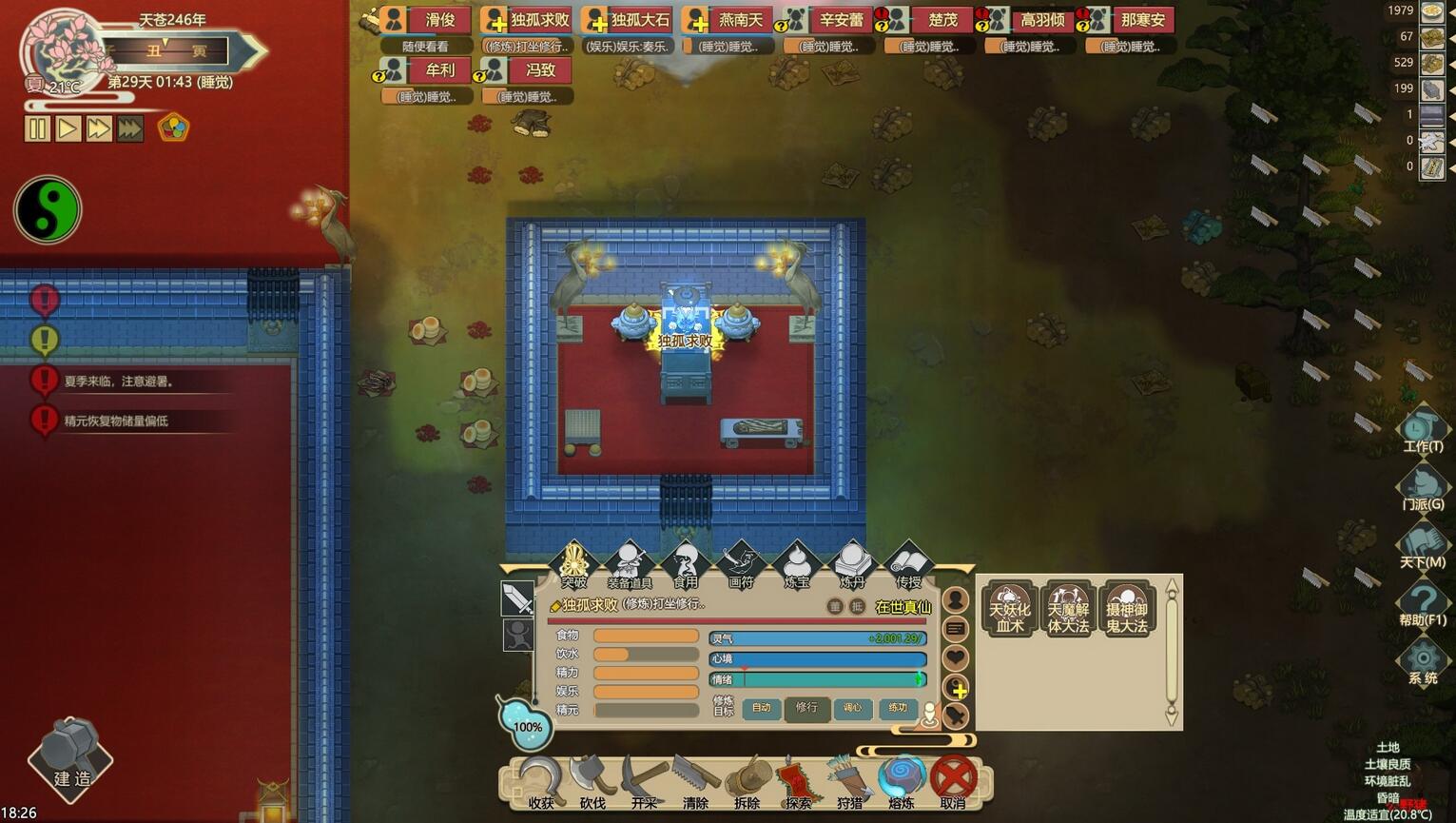Open the yin-yang symbol icon
This screenshot has height=823, width=1456.
coord(48,210)
